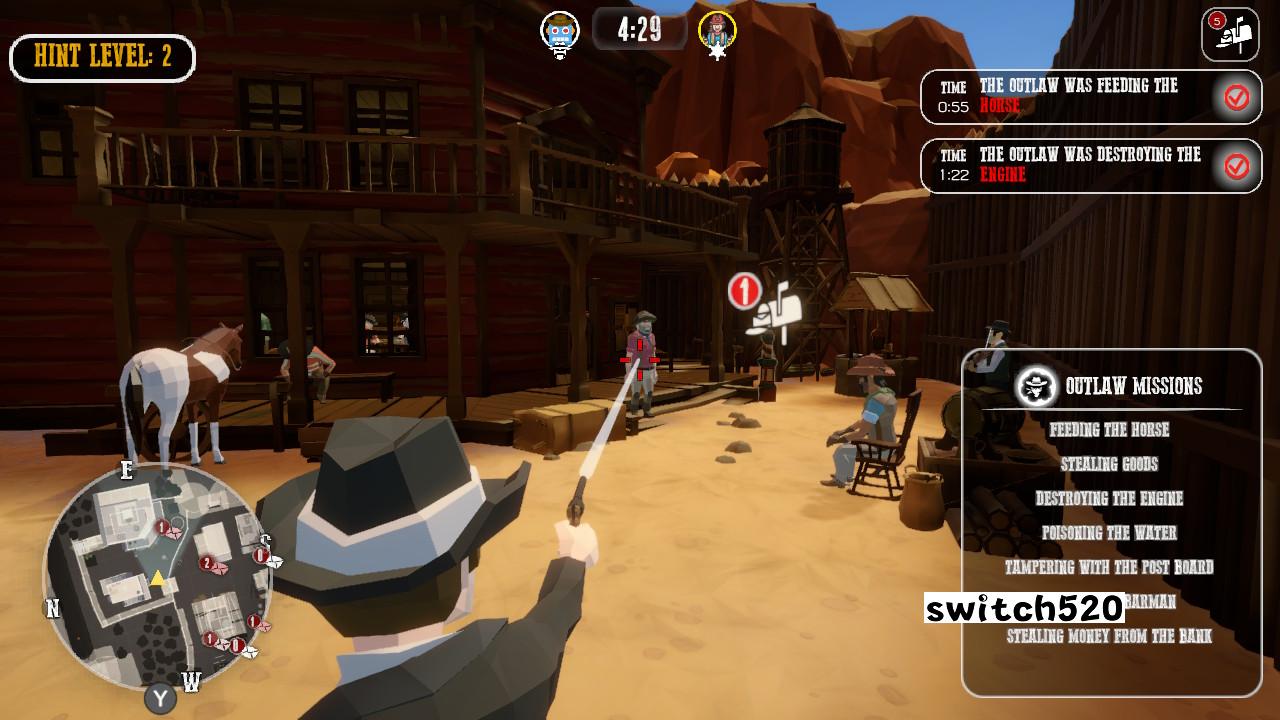1280x720 pixels.
Task: Click the outlaw hat icon on Outlaw Missions panel
Action: (1035, 384)
